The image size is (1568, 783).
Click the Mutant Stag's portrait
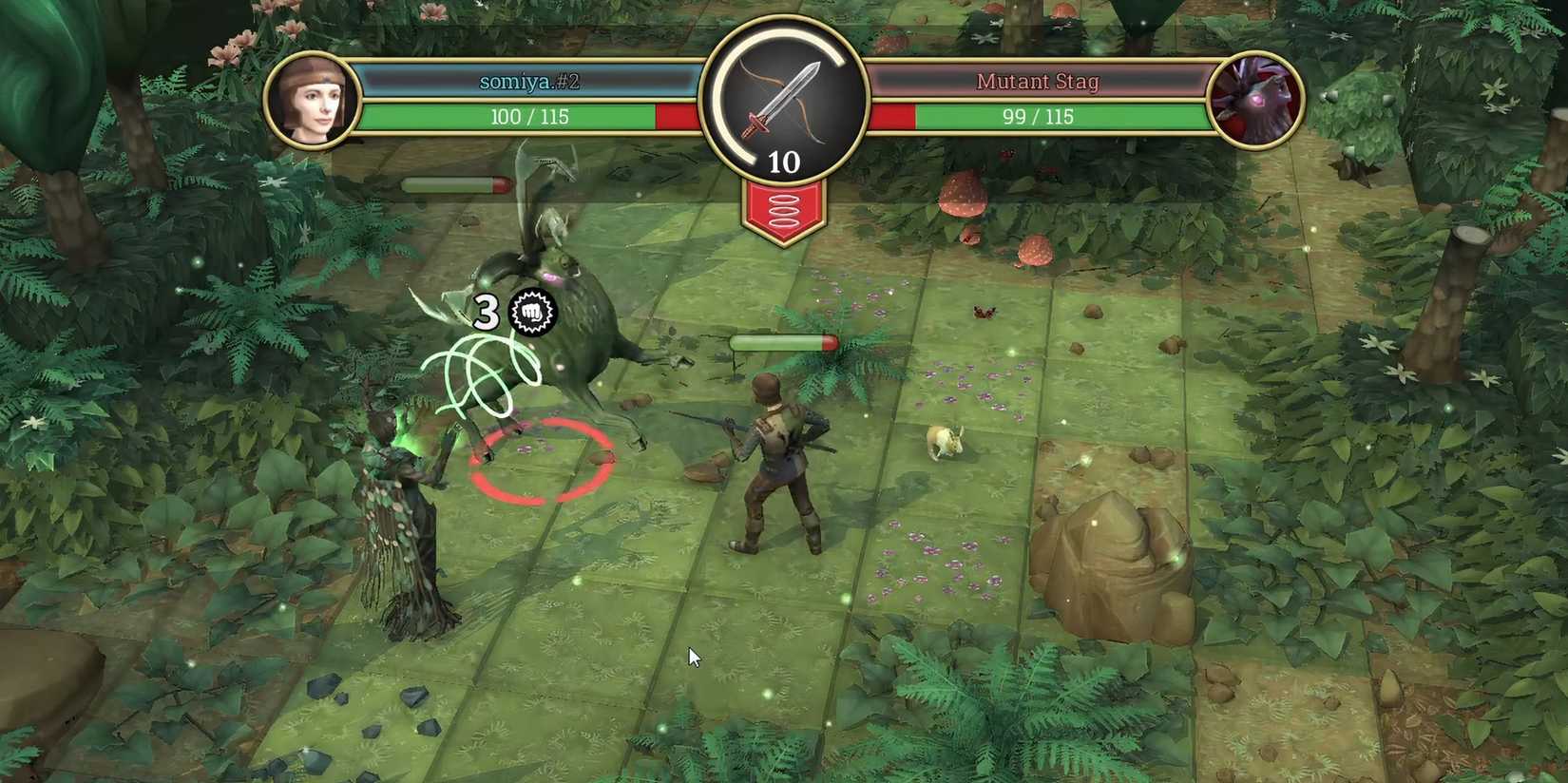(1254, 100)
